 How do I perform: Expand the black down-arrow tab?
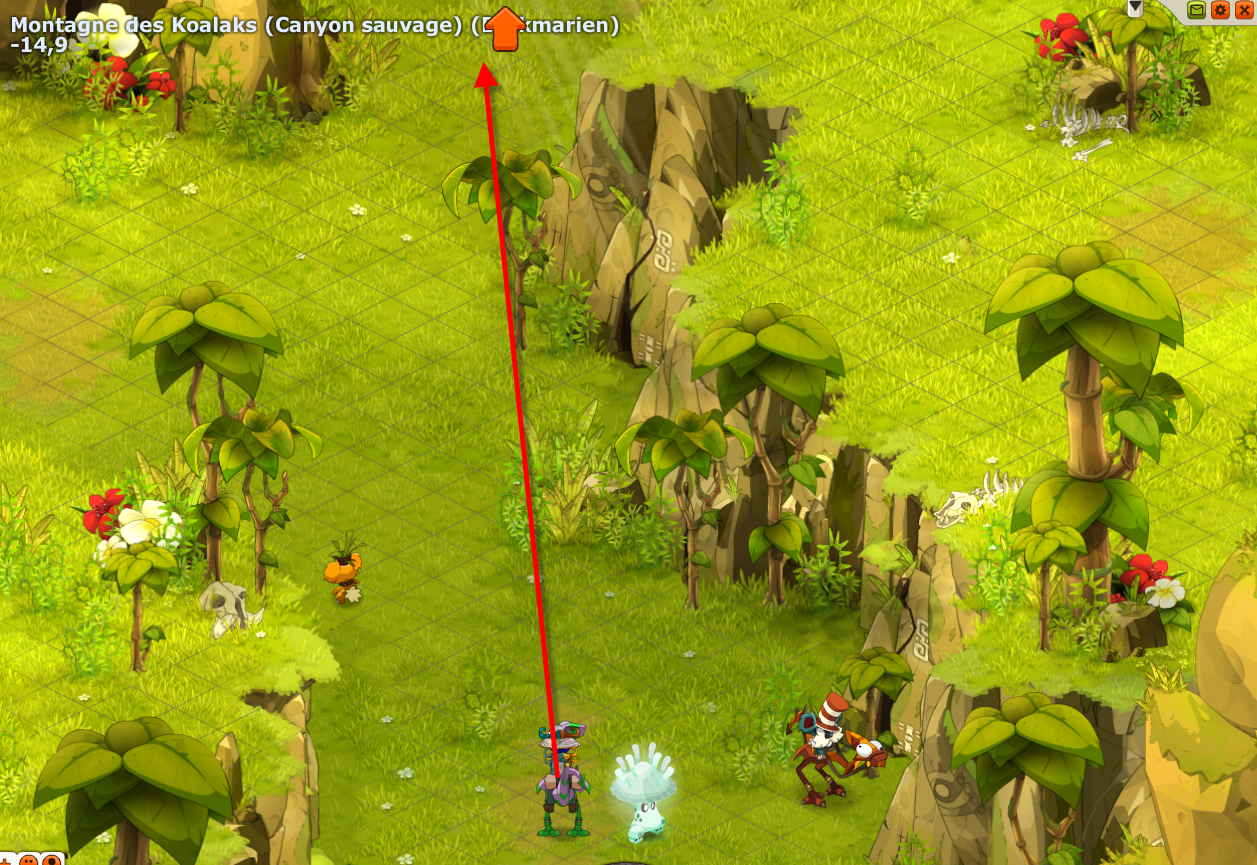click(1135, 8)
